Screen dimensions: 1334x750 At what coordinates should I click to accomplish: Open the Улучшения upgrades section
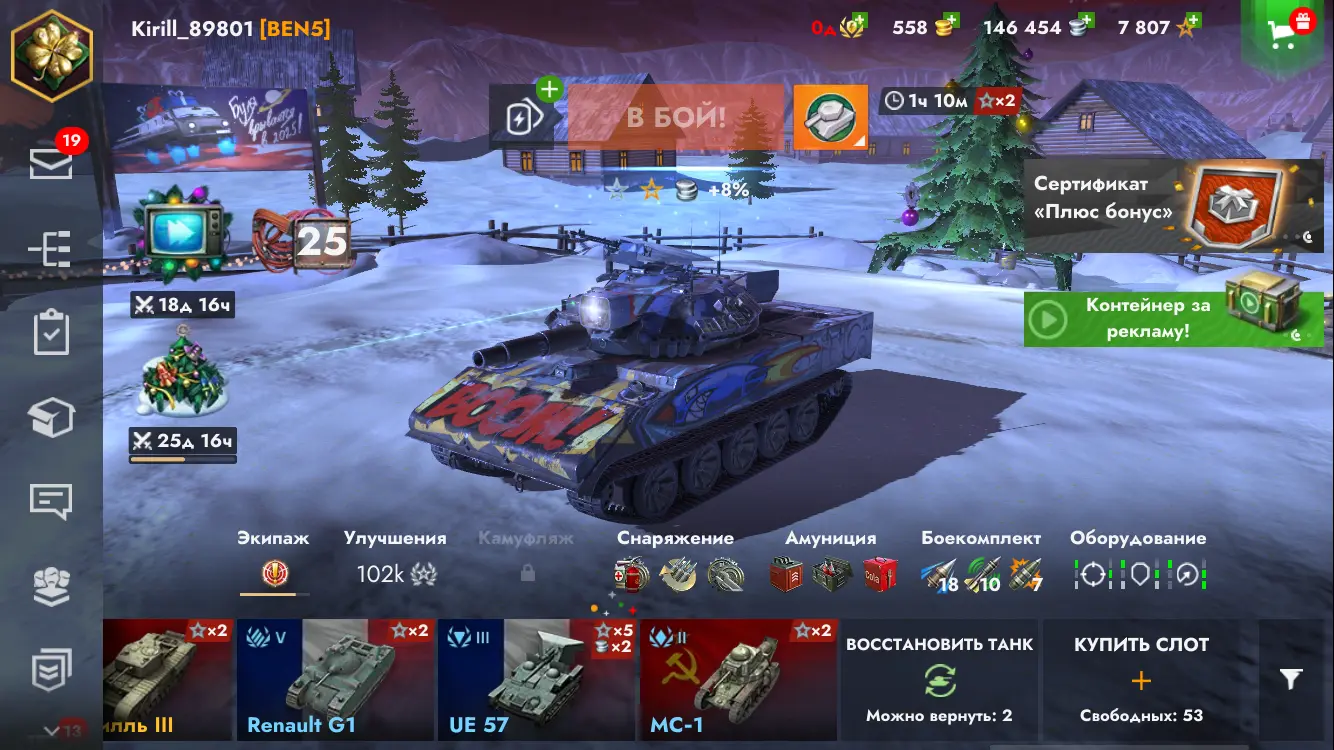(395, 562)
